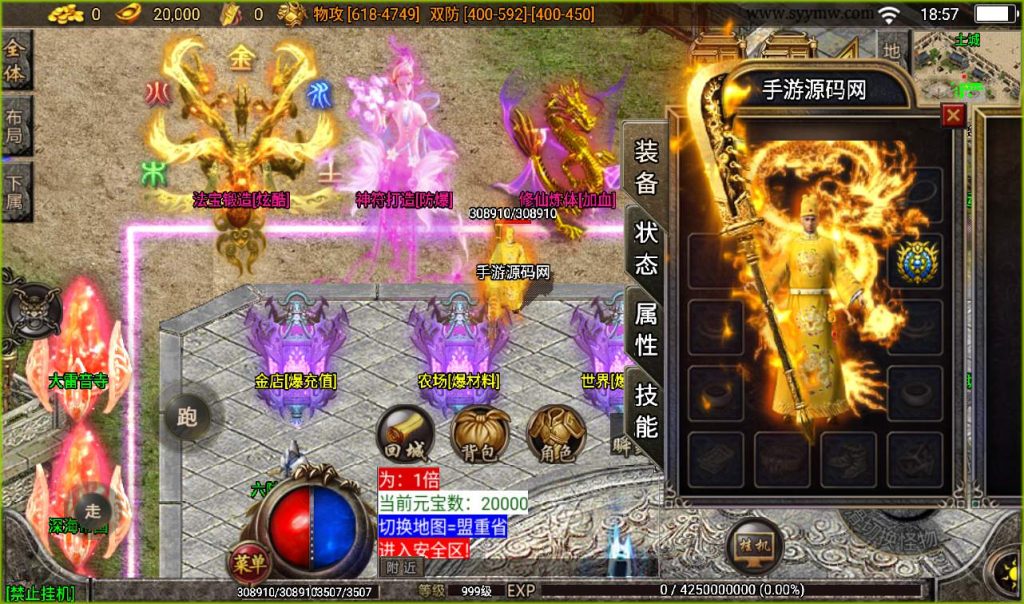The image size is (1024, 604).
Task: Select the 全体 left side tab
Action: click(16, 60)
